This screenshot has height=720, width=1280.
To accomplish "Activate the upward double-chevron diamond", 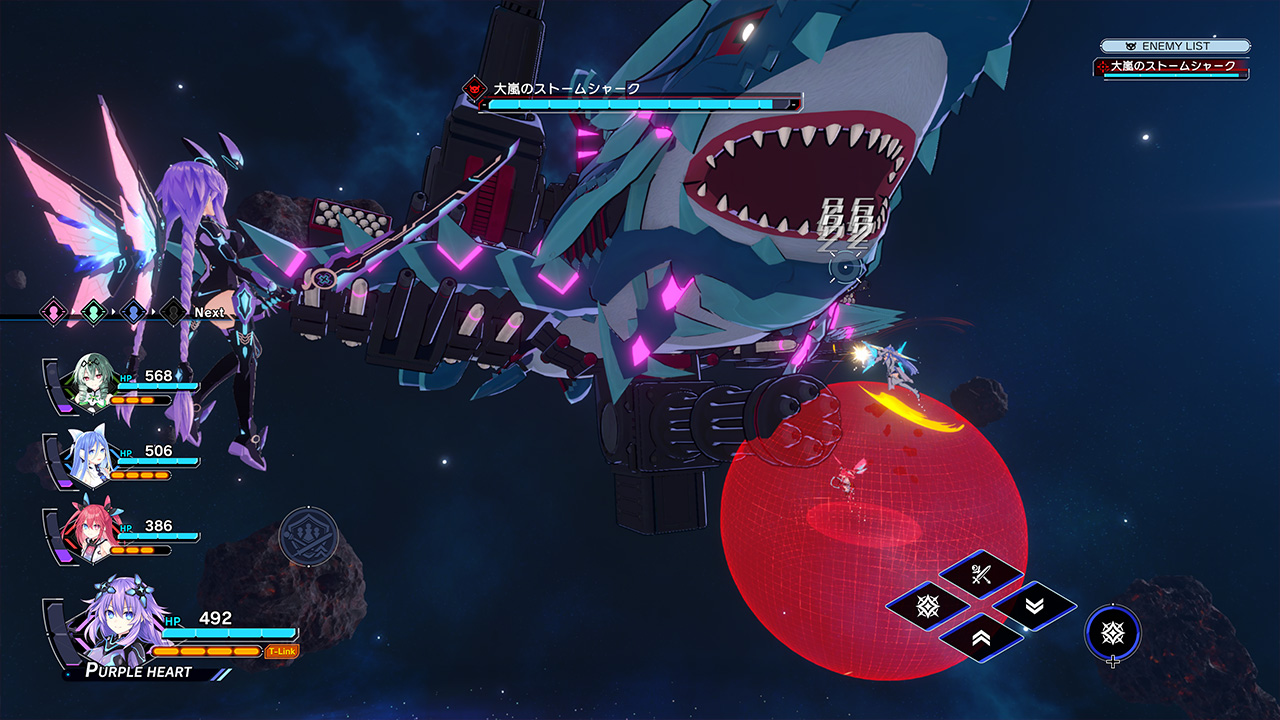I will [x=981, y=637].
